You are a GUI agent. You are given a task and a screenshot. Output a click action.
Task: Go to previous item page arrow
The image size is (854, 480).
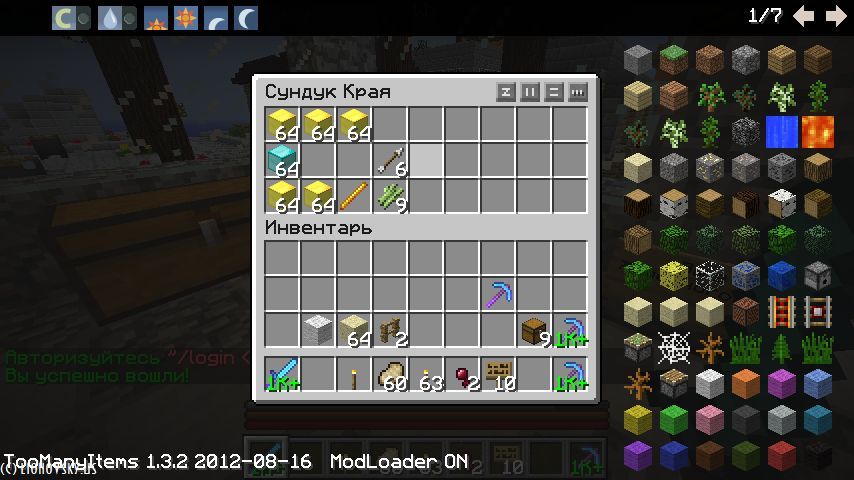803,16
